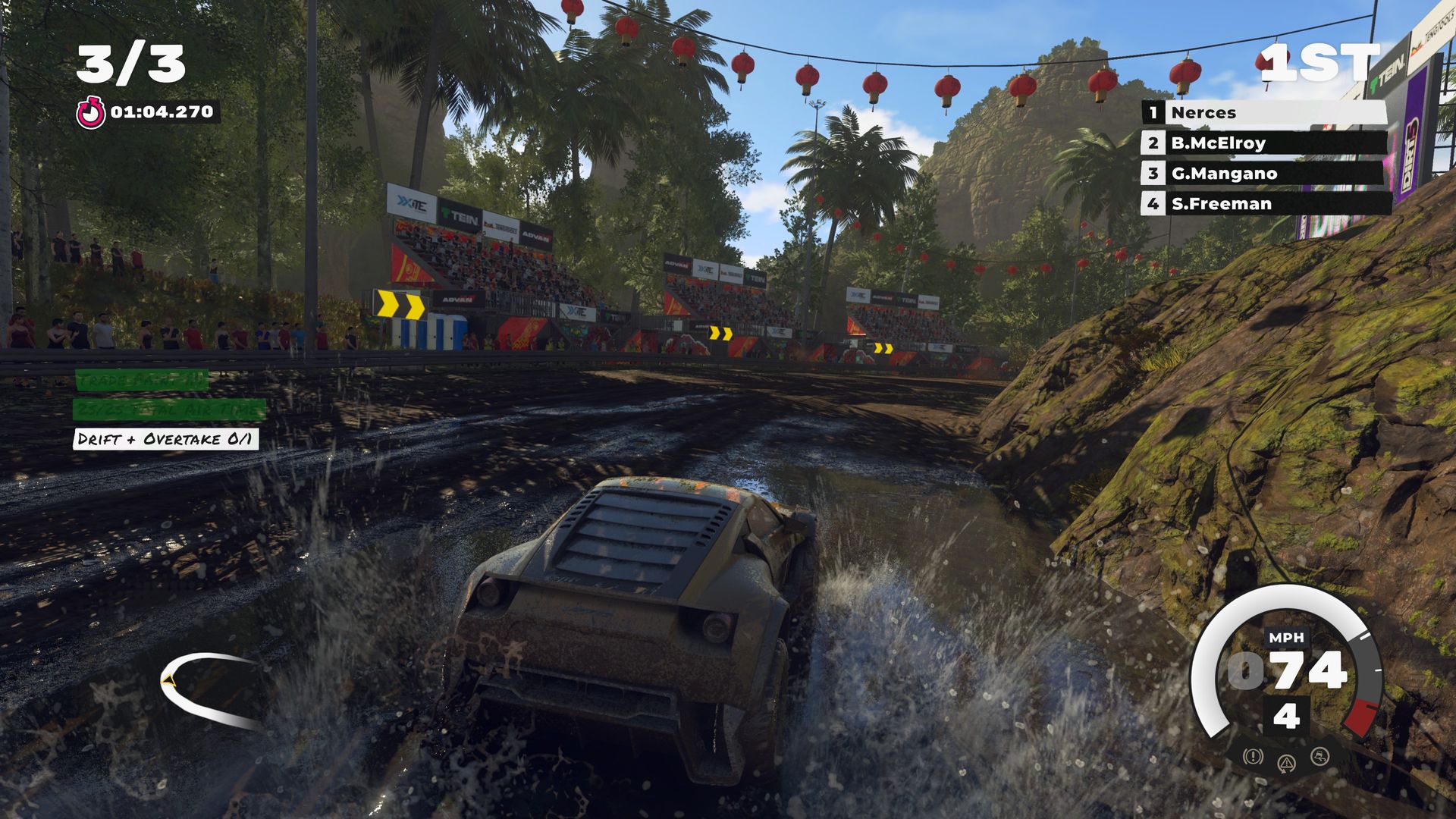Click the stability control triangle icon

[x=1286, y=763]
